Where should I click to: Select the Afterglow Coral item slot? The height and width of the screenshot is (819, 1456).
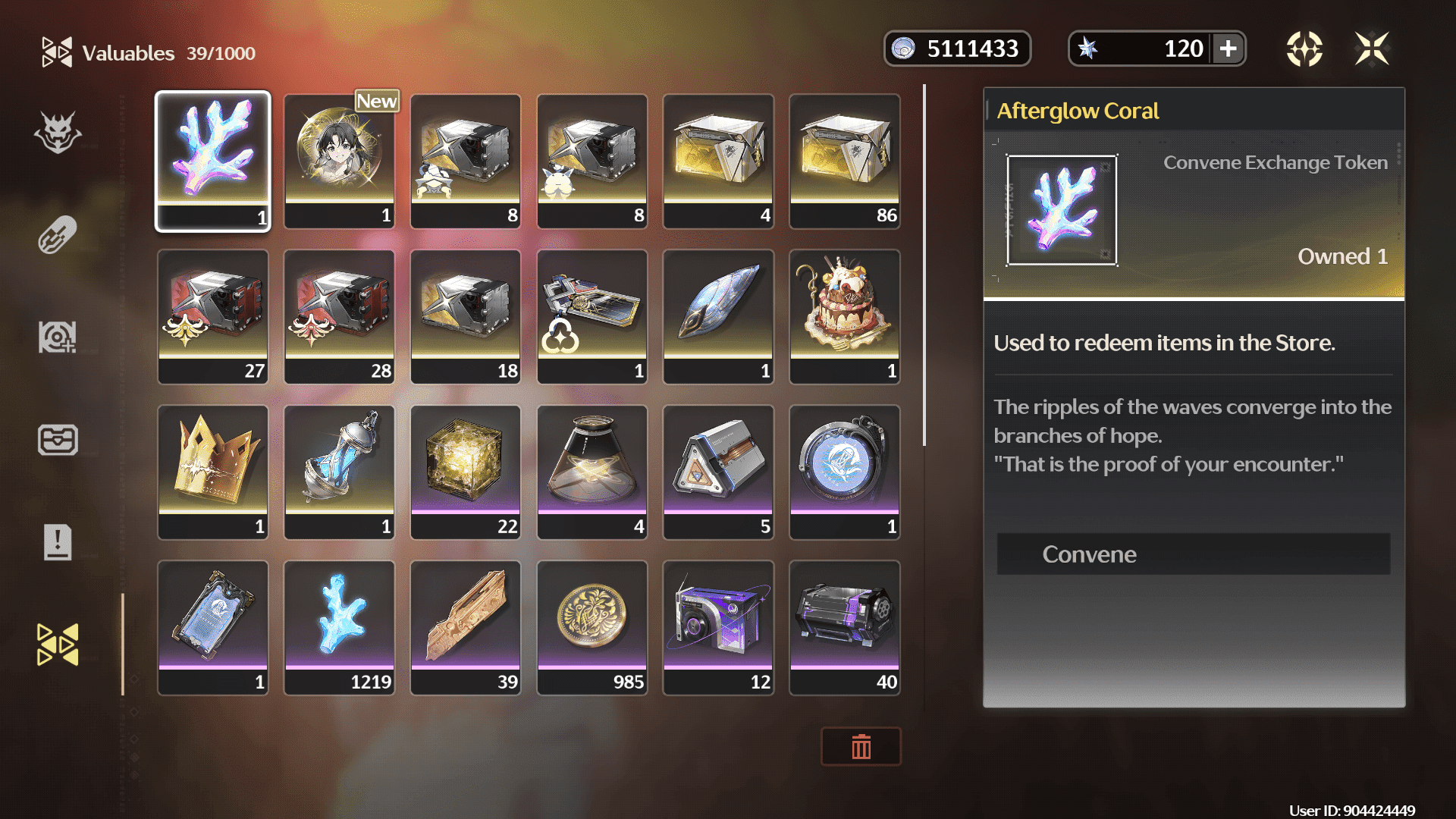coord(213,161)
